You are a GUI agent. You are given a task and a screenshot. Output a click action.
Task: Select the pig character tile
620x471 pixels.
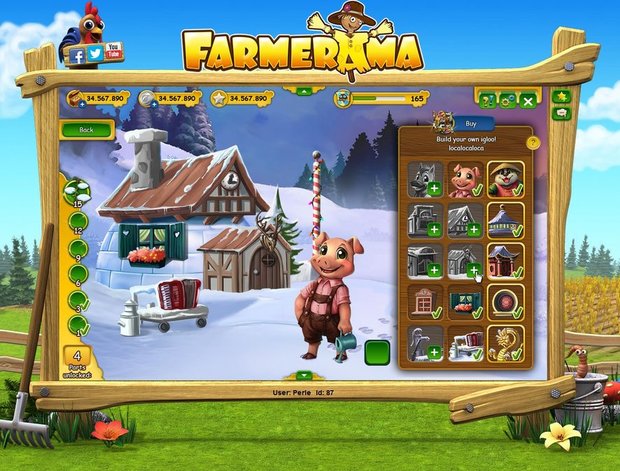tap(464, 179)
